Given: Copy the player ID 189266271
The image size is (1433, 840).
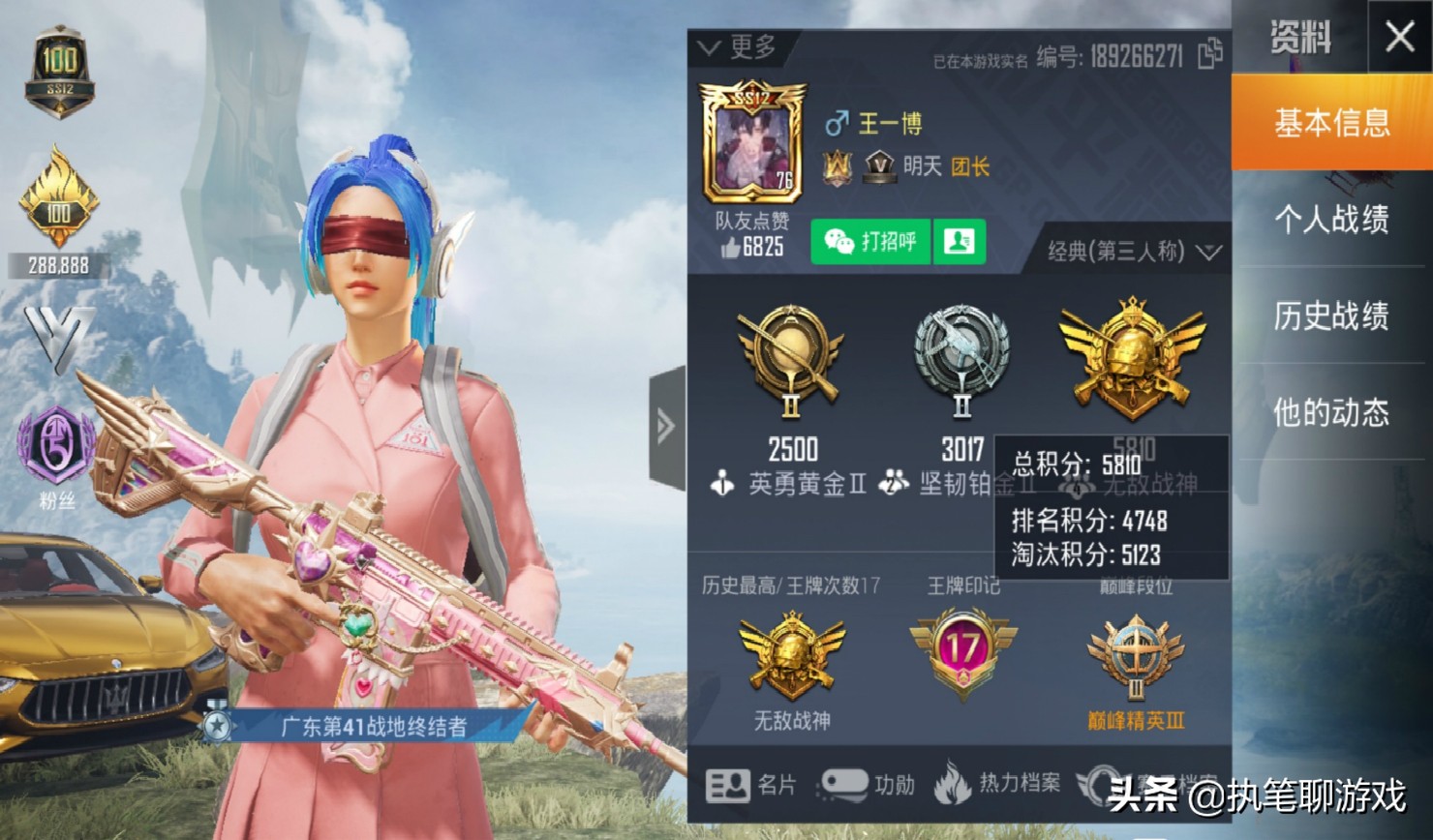Looking at the screenshot, I should pos(1210,56).
